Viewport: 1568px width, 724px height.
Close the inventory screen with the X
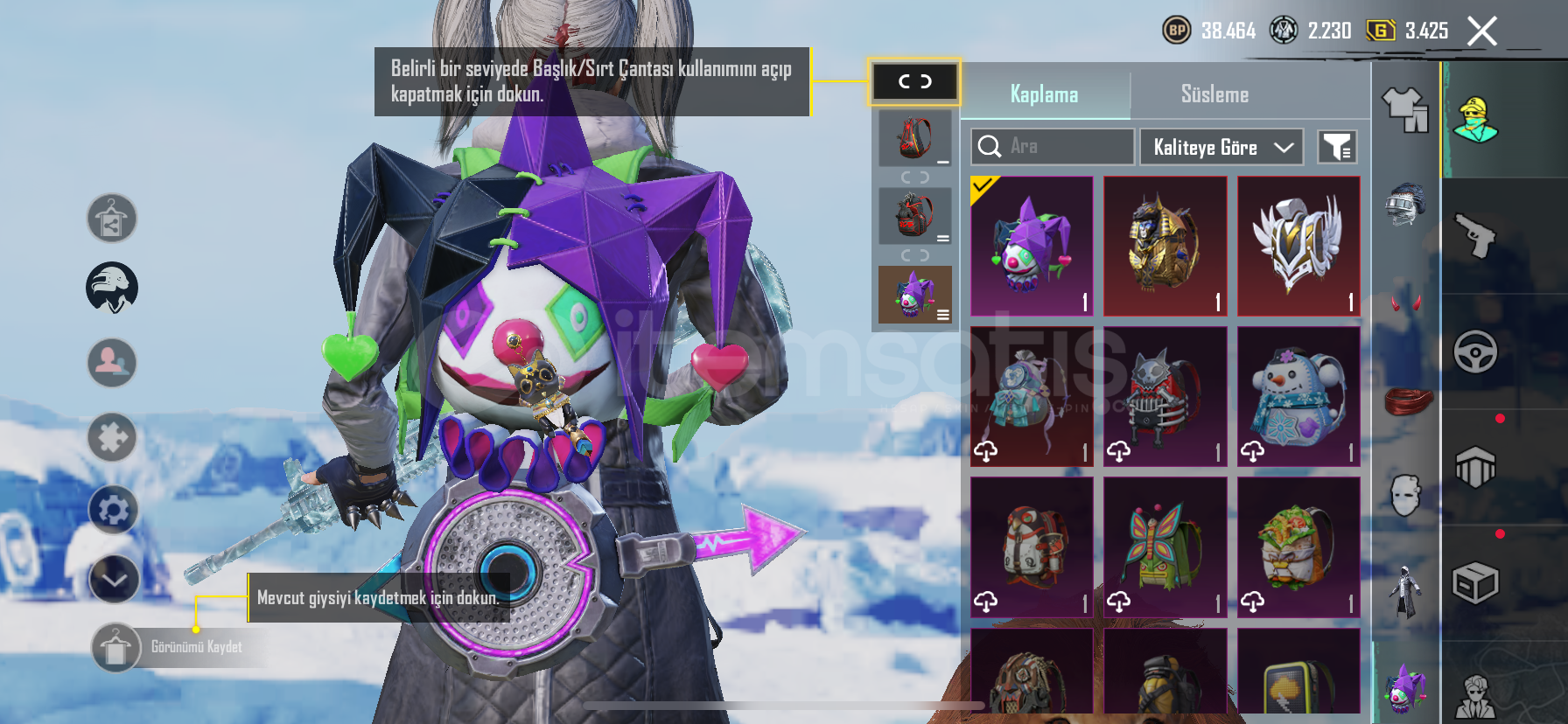point(1482,31)
